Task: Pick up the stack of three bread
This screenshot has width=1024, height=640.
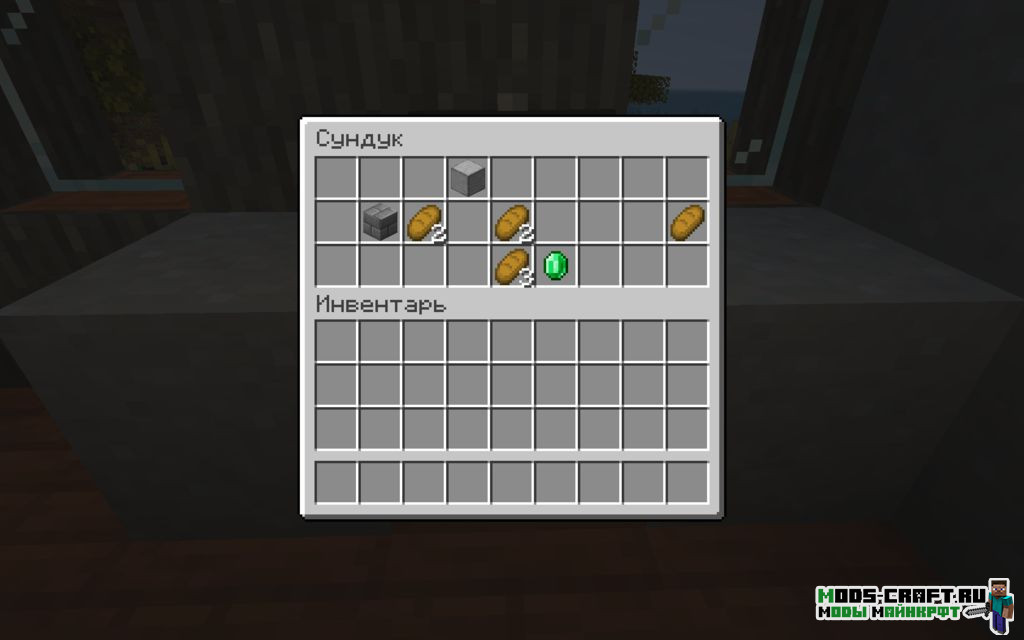Action: click(x=511, y=266)
